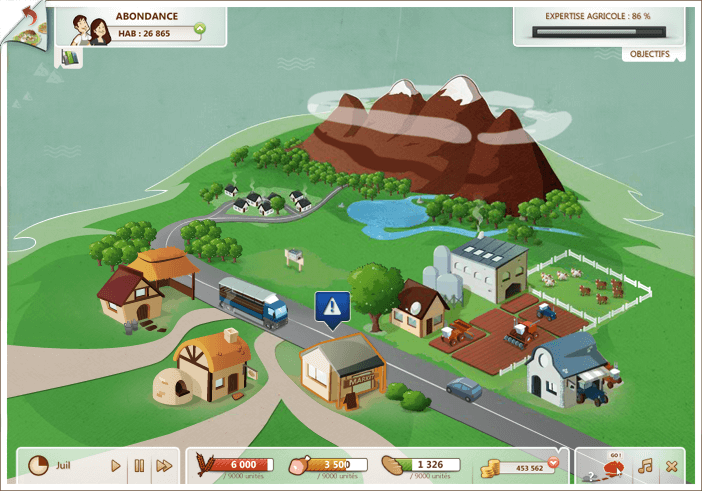Viewport: 702px width, 491px height.
Task: Pause the game time
Action: point(139,465)
